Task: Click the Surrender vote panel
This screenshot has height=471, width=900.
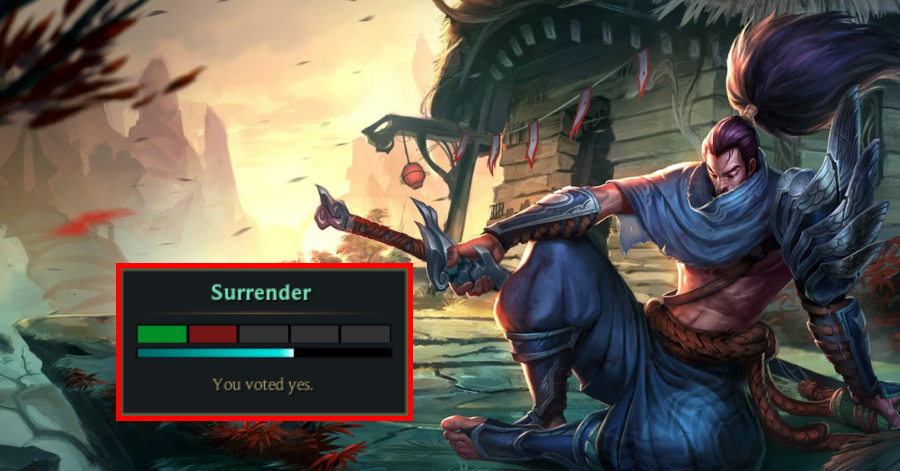Action: [264, 342]
